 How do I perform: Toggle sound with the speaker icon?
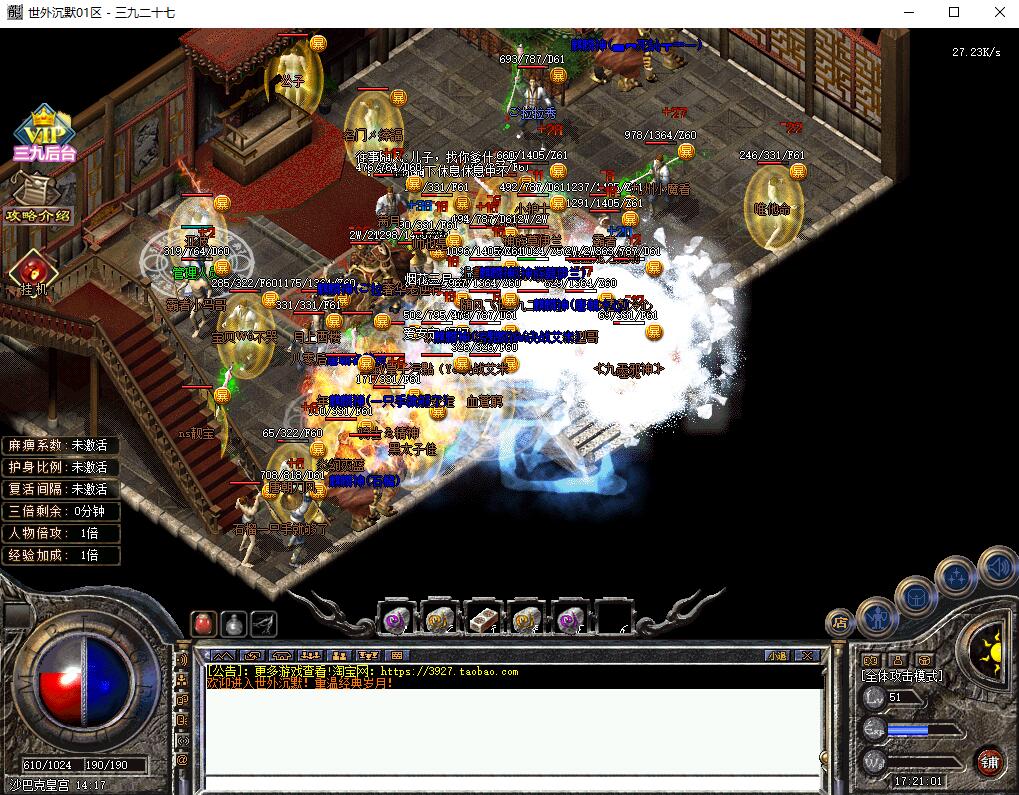997,566
